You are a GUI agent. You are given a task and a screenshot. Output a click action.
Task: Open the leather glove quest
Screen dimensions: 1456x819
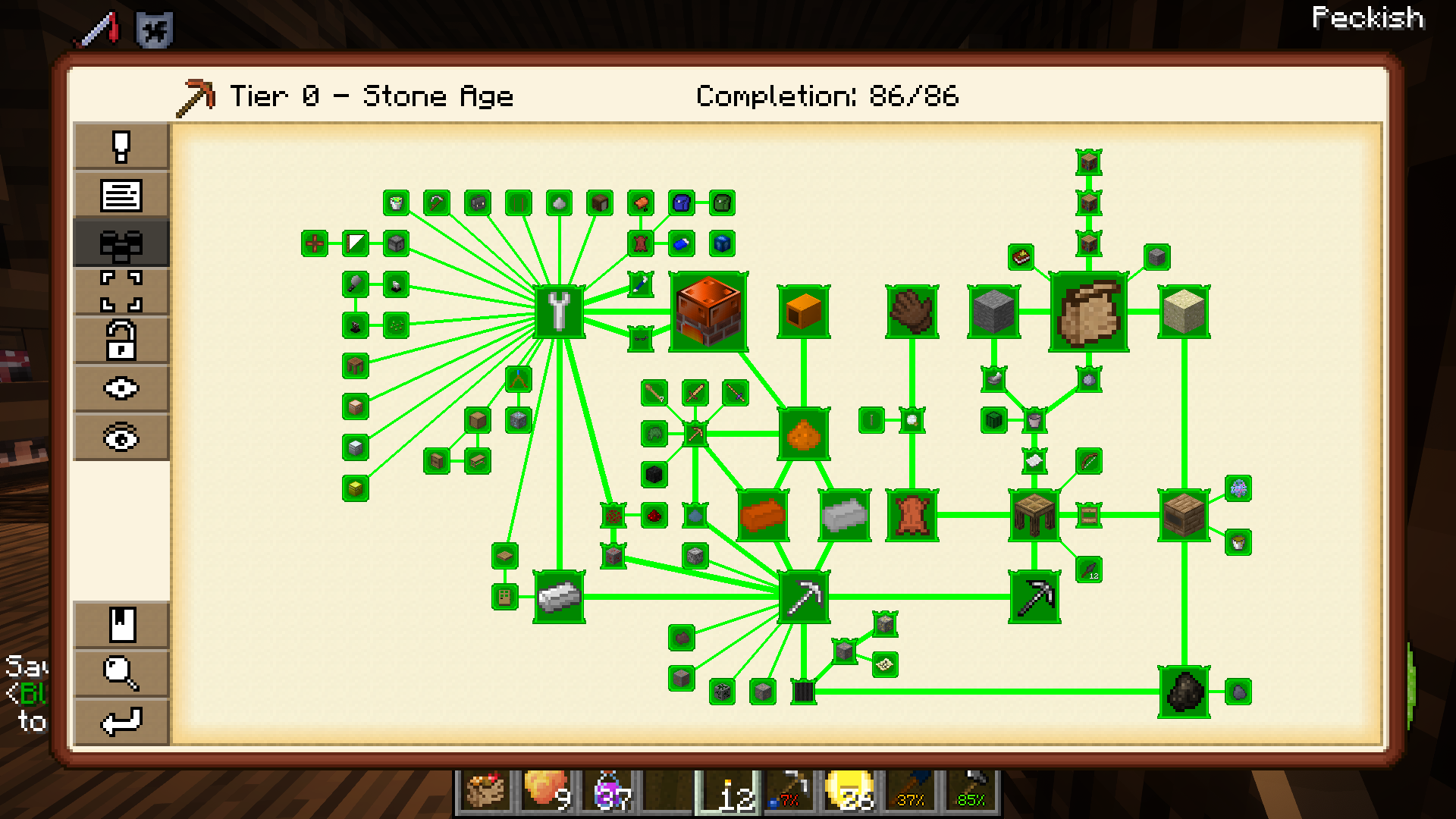pyautogui.click(x=912, y=312)
